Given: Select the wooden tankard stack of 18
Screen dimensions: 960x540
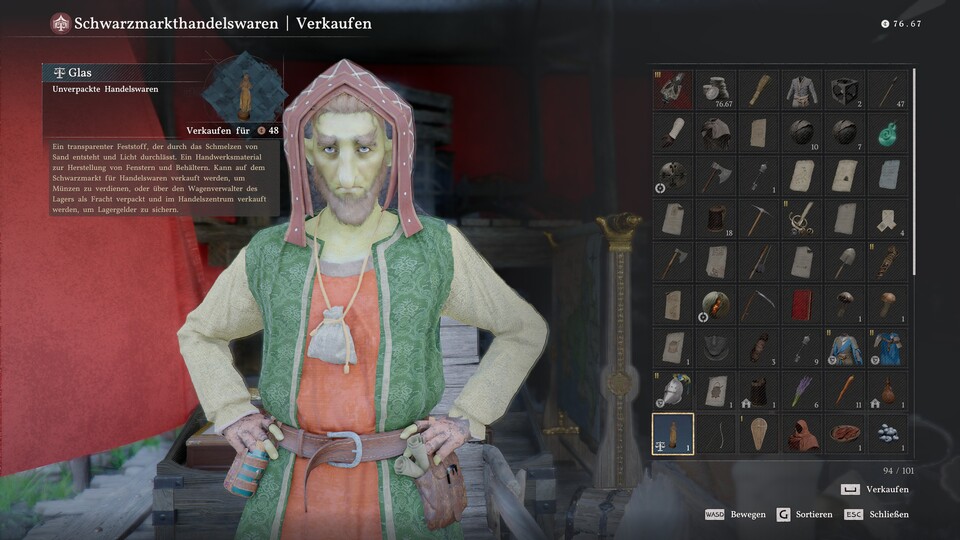Looking at the screenshot, I should coord(716,218).
